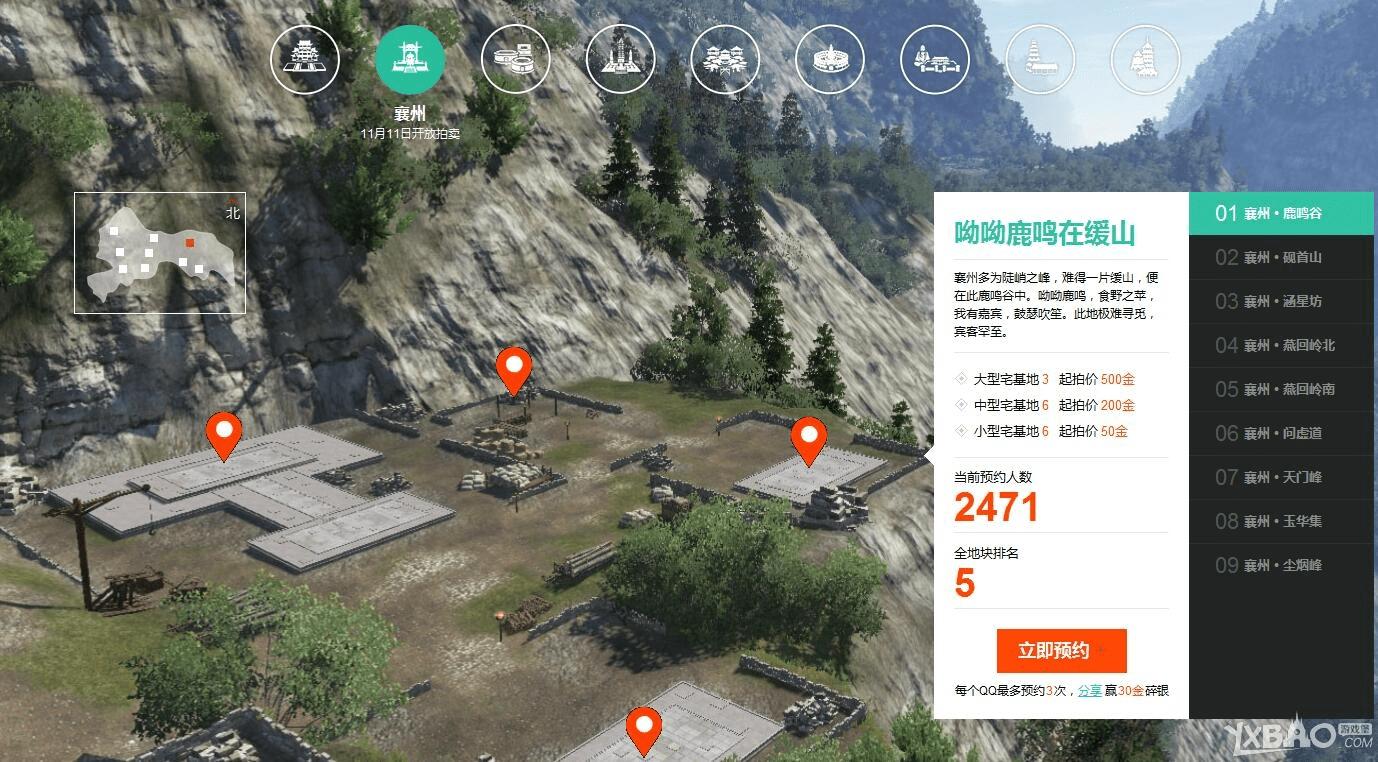This screenshot has height=762, width=1378.
Task: Select the 01 襄州·鹿鸣谷 plot tab
Action: pos(1281,213)
